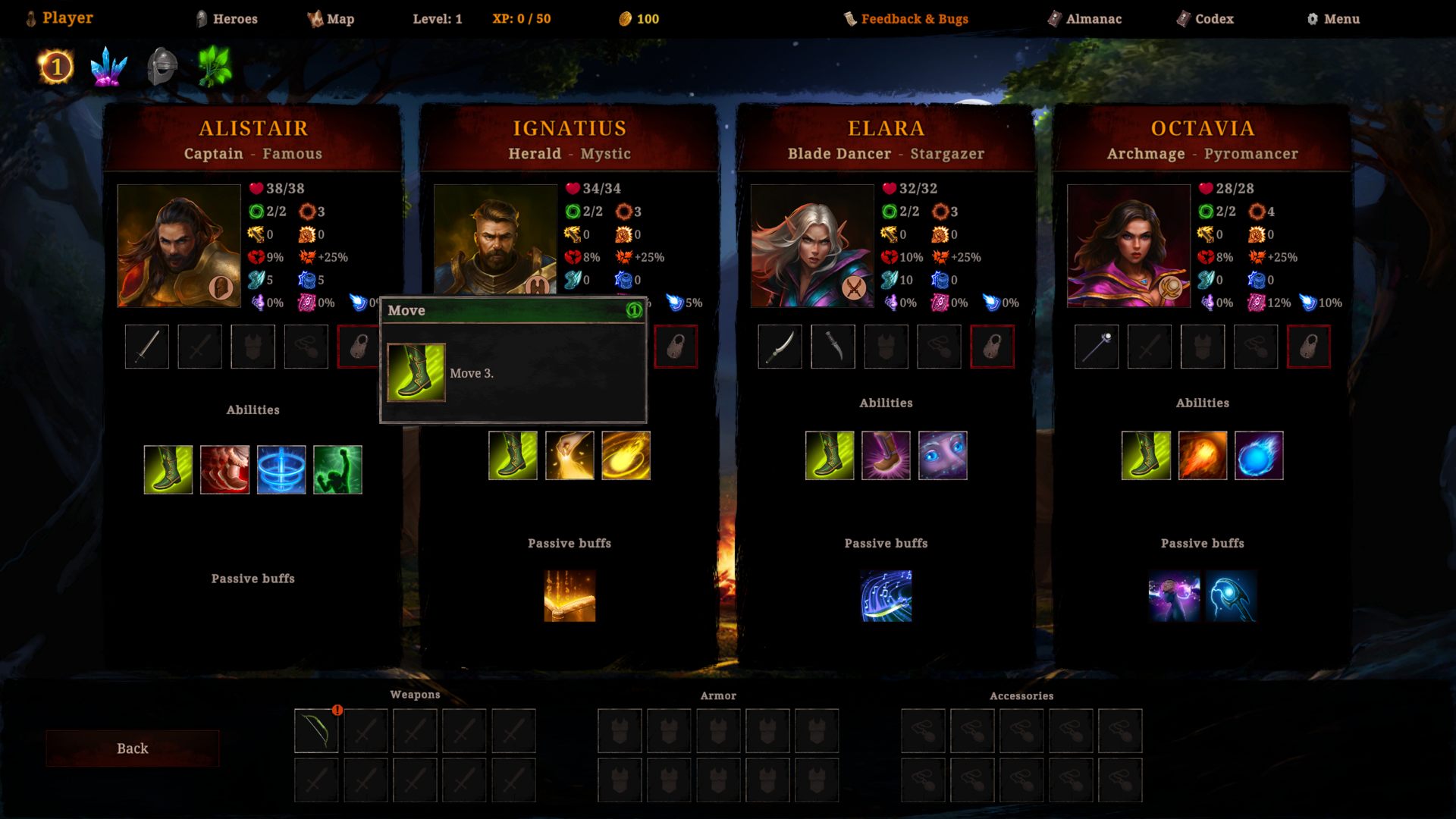
Task: Select Octavia's staff weapon slot
Action: (1097, 347)
